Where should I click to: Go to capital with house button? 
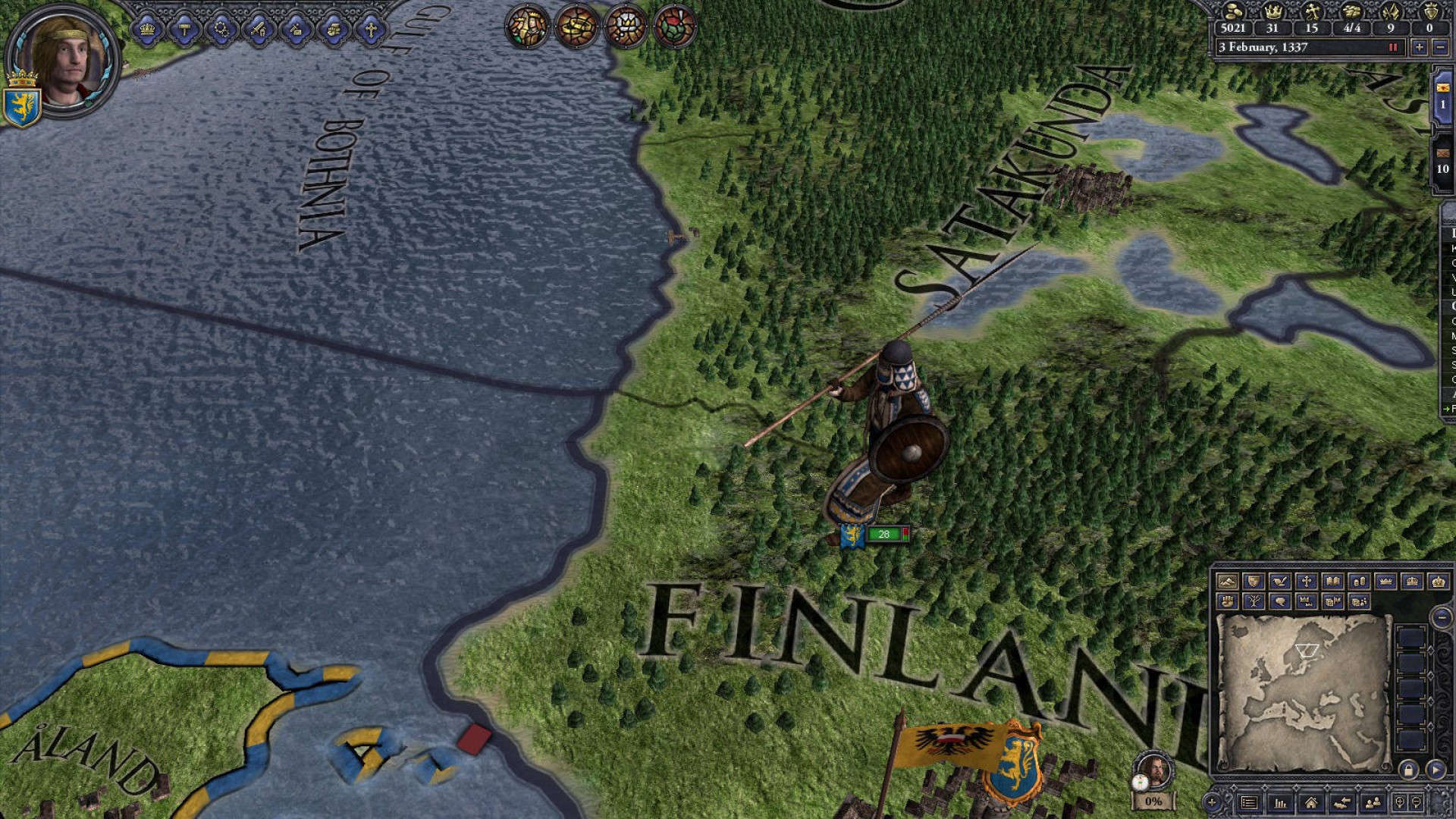tap(1311, 802)
